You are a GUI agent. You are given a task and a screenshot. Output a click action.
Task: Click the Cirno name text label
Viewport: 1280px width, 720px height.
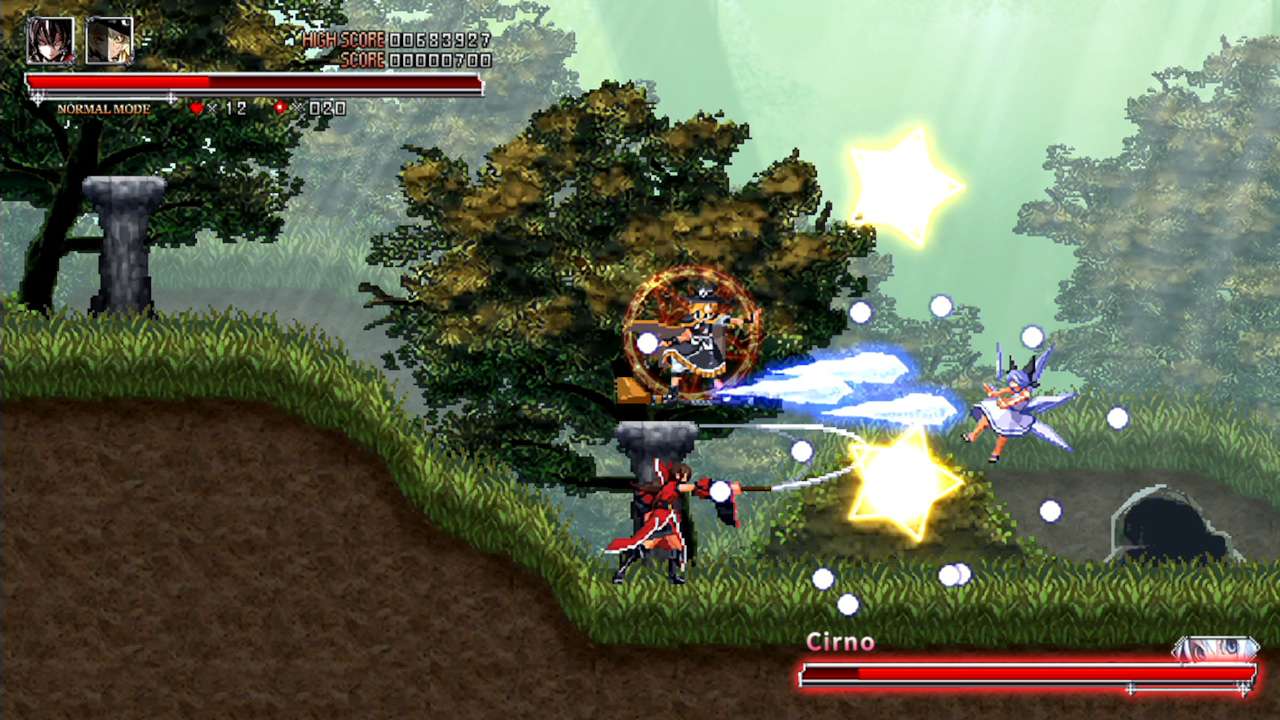[x=843, y=642]
